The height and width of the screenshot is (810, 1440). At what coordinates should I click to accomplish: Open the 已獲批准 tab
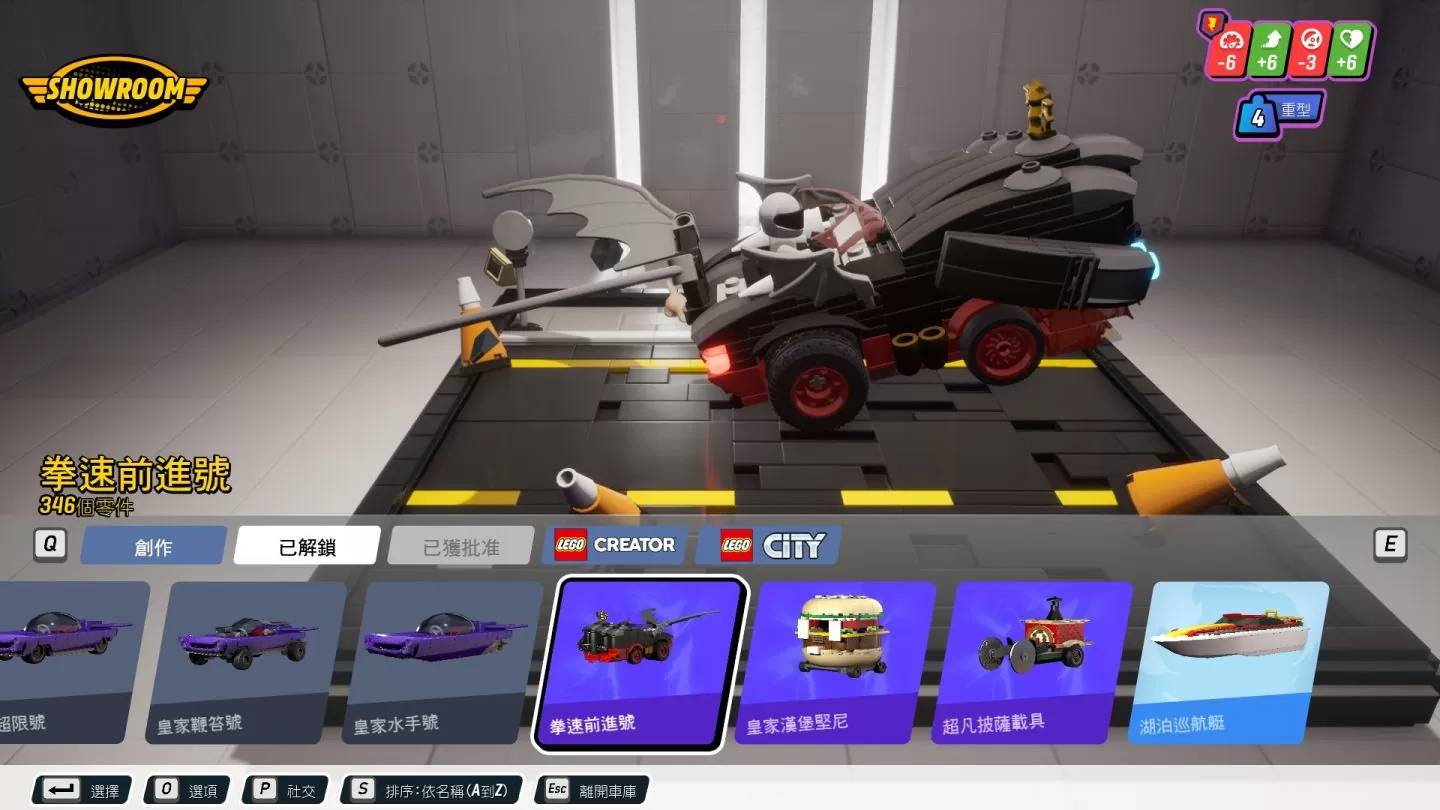[x=461, y=546]
